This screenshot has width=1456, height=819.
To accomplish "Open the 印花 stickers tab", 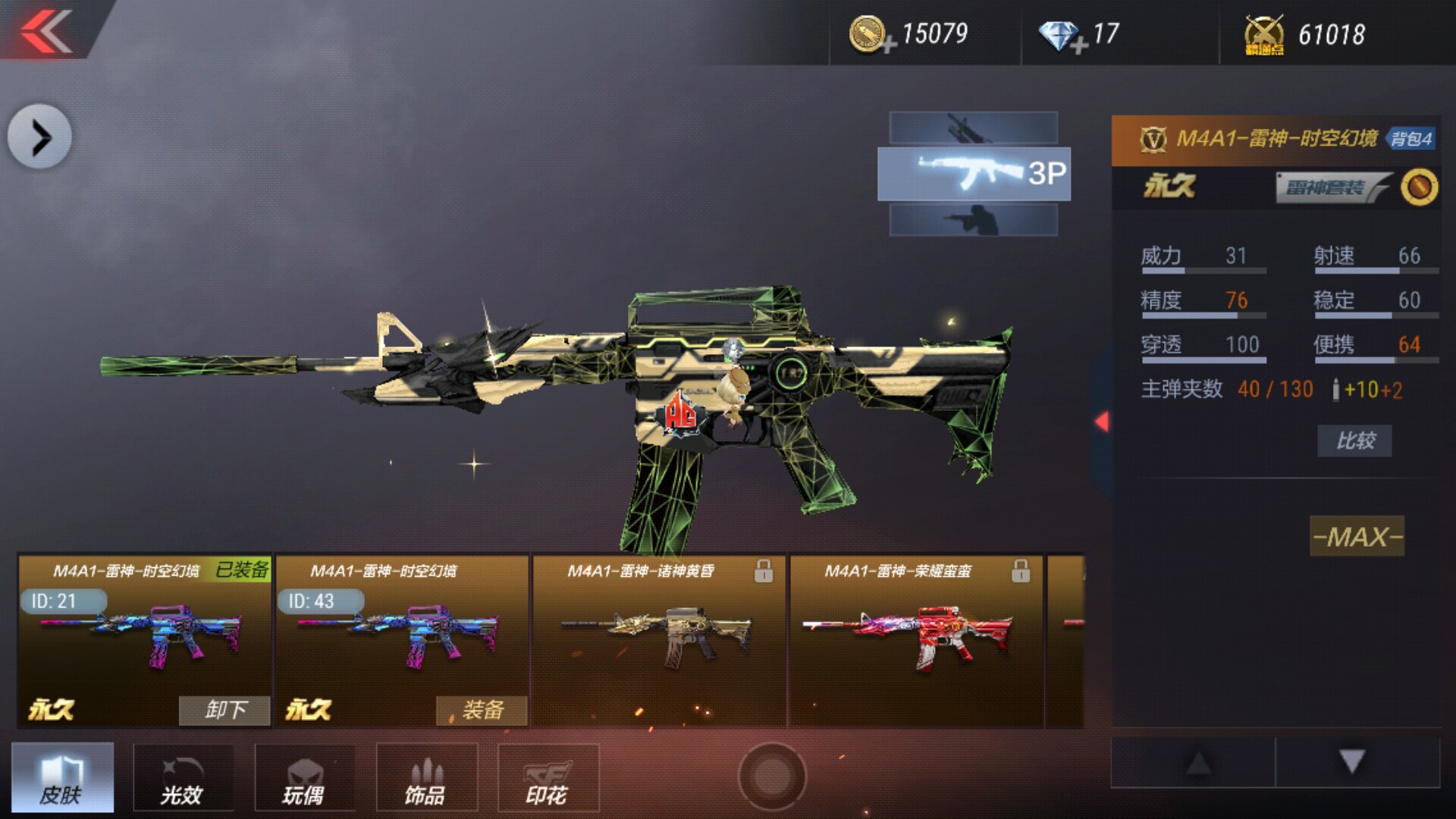I will 548,778.
